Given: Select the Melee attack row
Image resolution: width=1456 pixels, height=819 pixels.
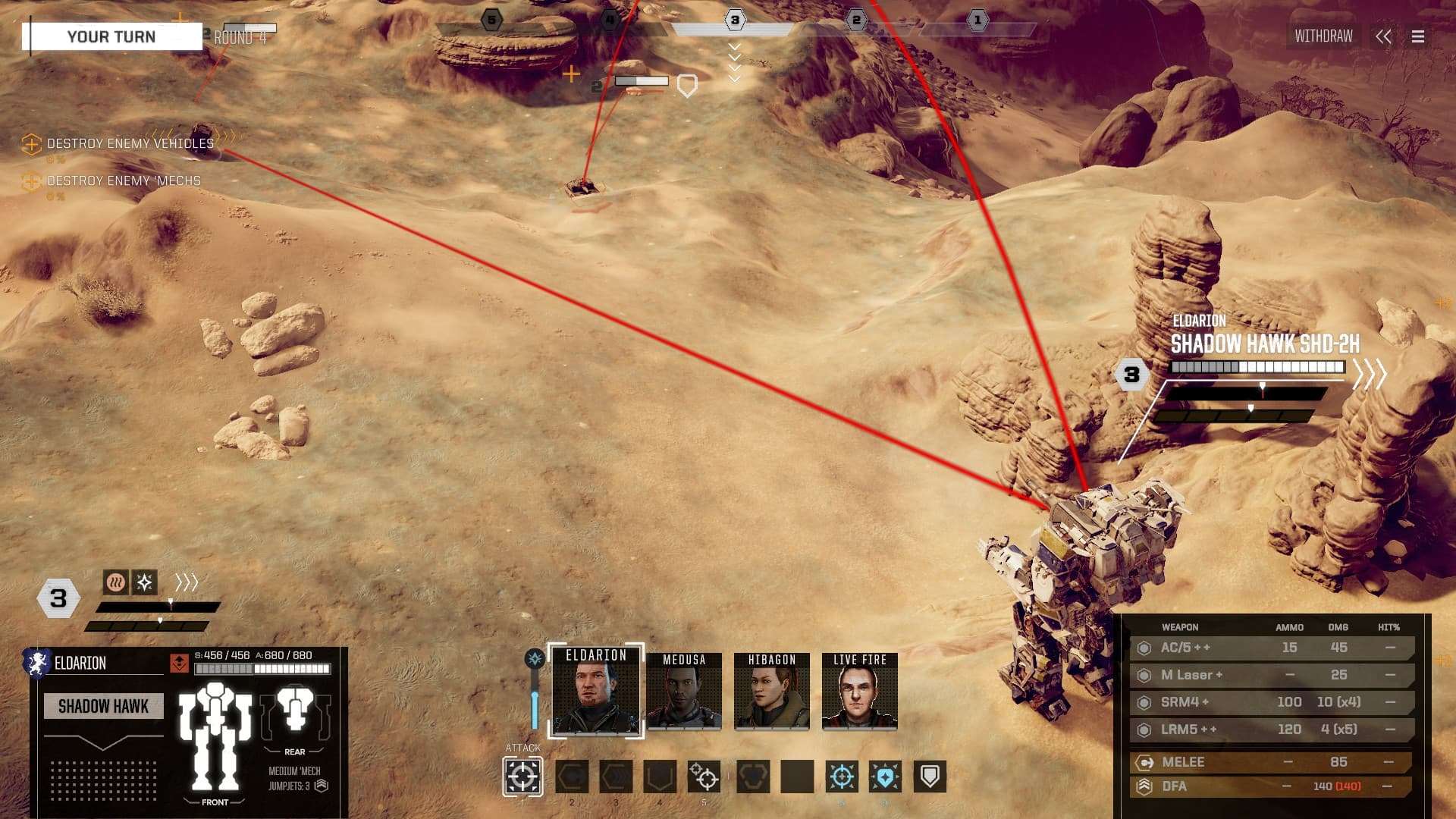Looking at the screenshot, I should [x=1274, y=762].
